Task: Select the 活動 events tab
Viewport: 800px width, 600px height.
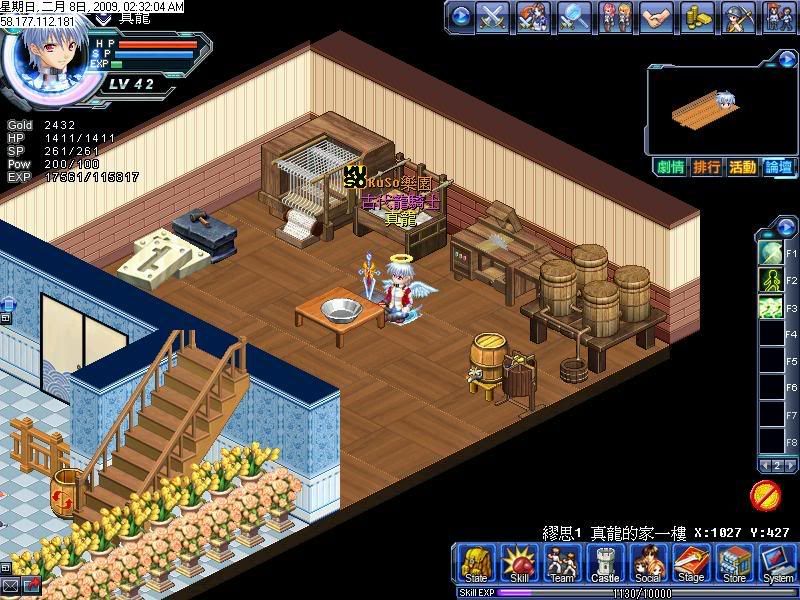Action: point(742,167)
